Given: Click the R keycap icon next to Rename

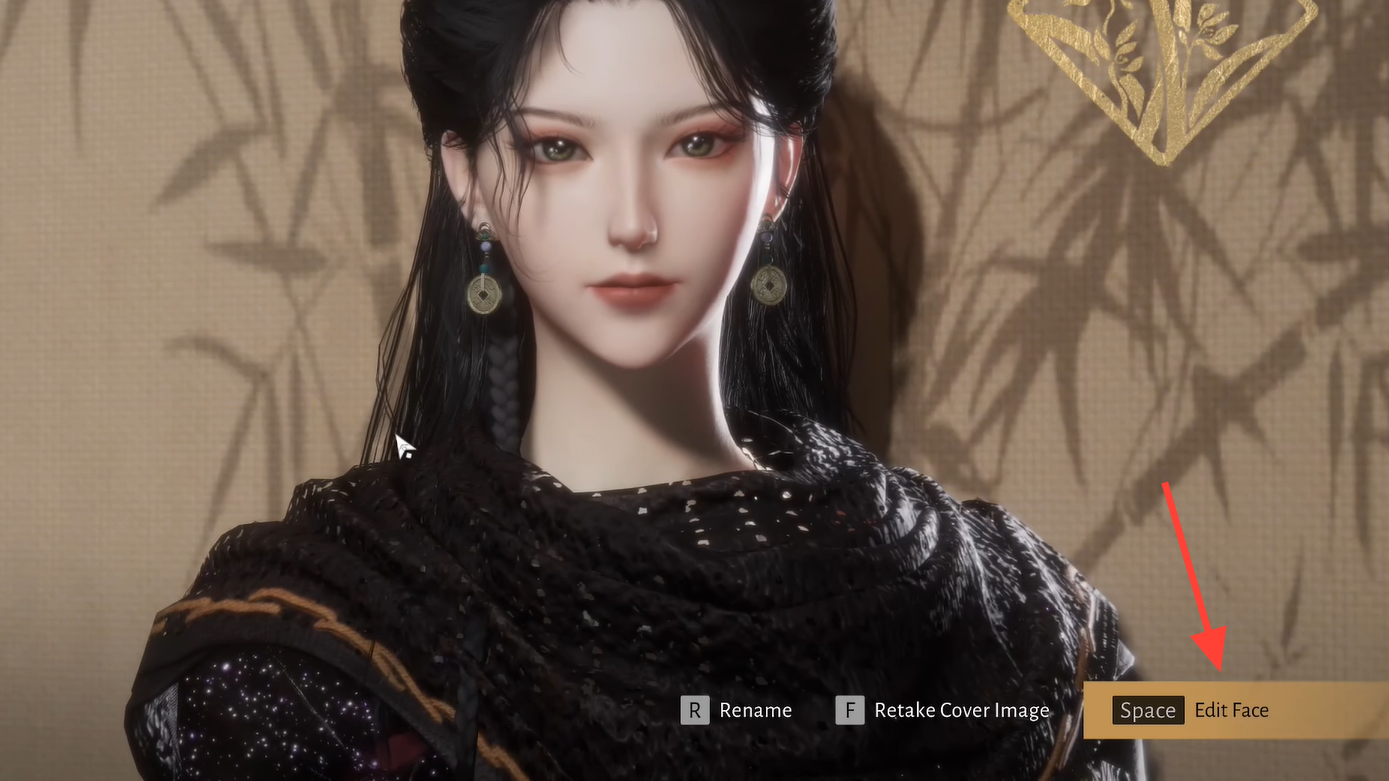Looking at the screenshot, I should (695, 710).
